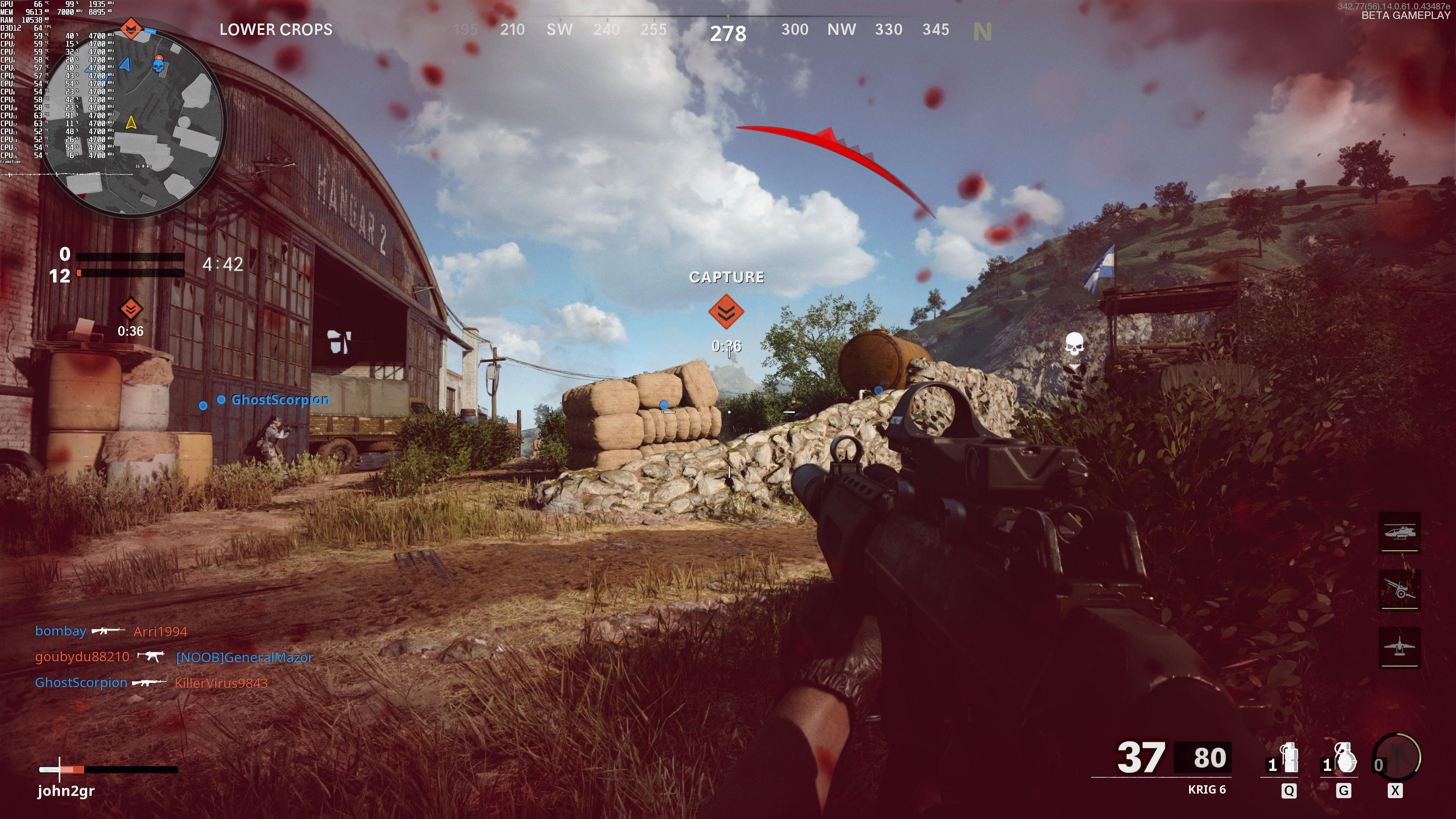Screen dimensions: 1456x819
Task: Click the KRIG 6 weapon label
Action: [1206, 789]
